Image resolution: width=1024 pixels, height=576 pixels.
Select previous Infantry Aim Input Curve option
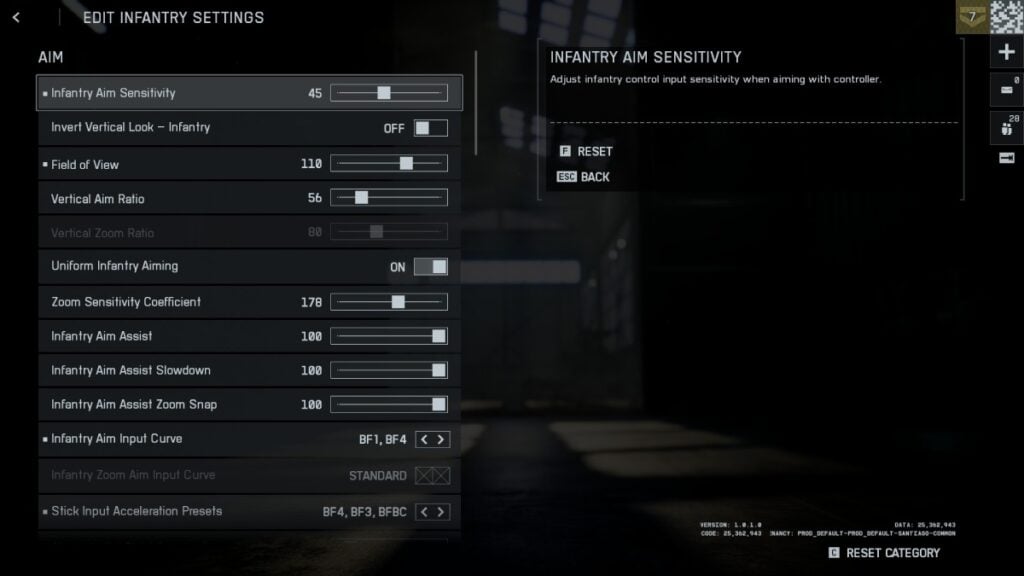pos(423,439)
